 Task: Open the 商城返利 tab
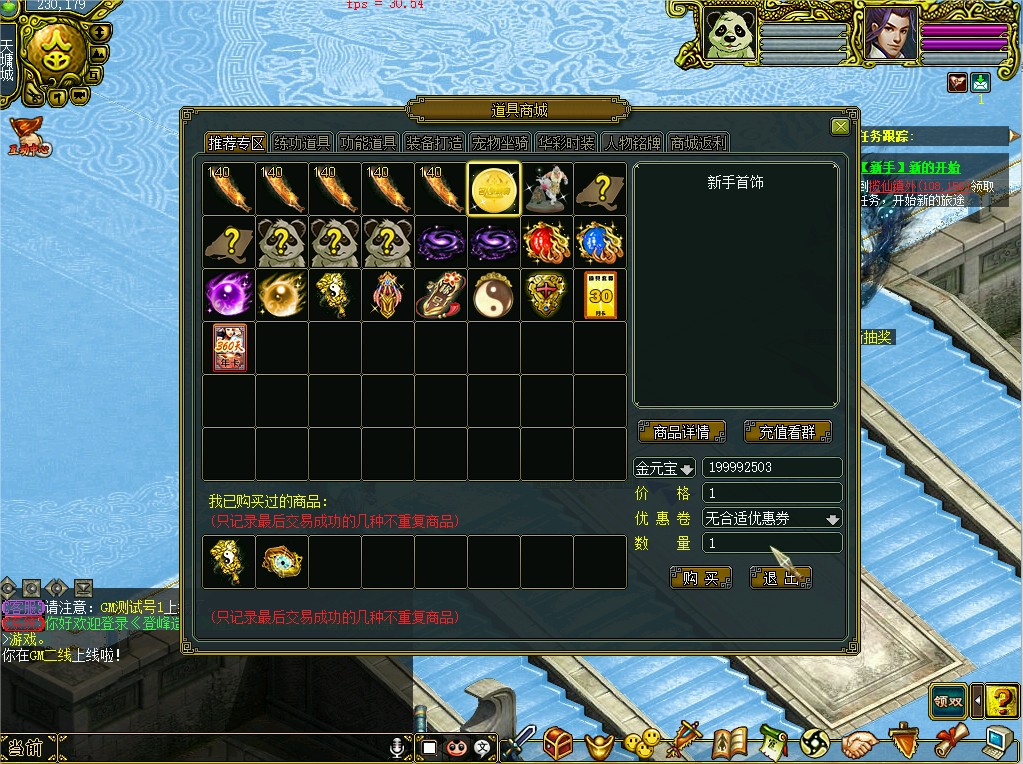699,143
